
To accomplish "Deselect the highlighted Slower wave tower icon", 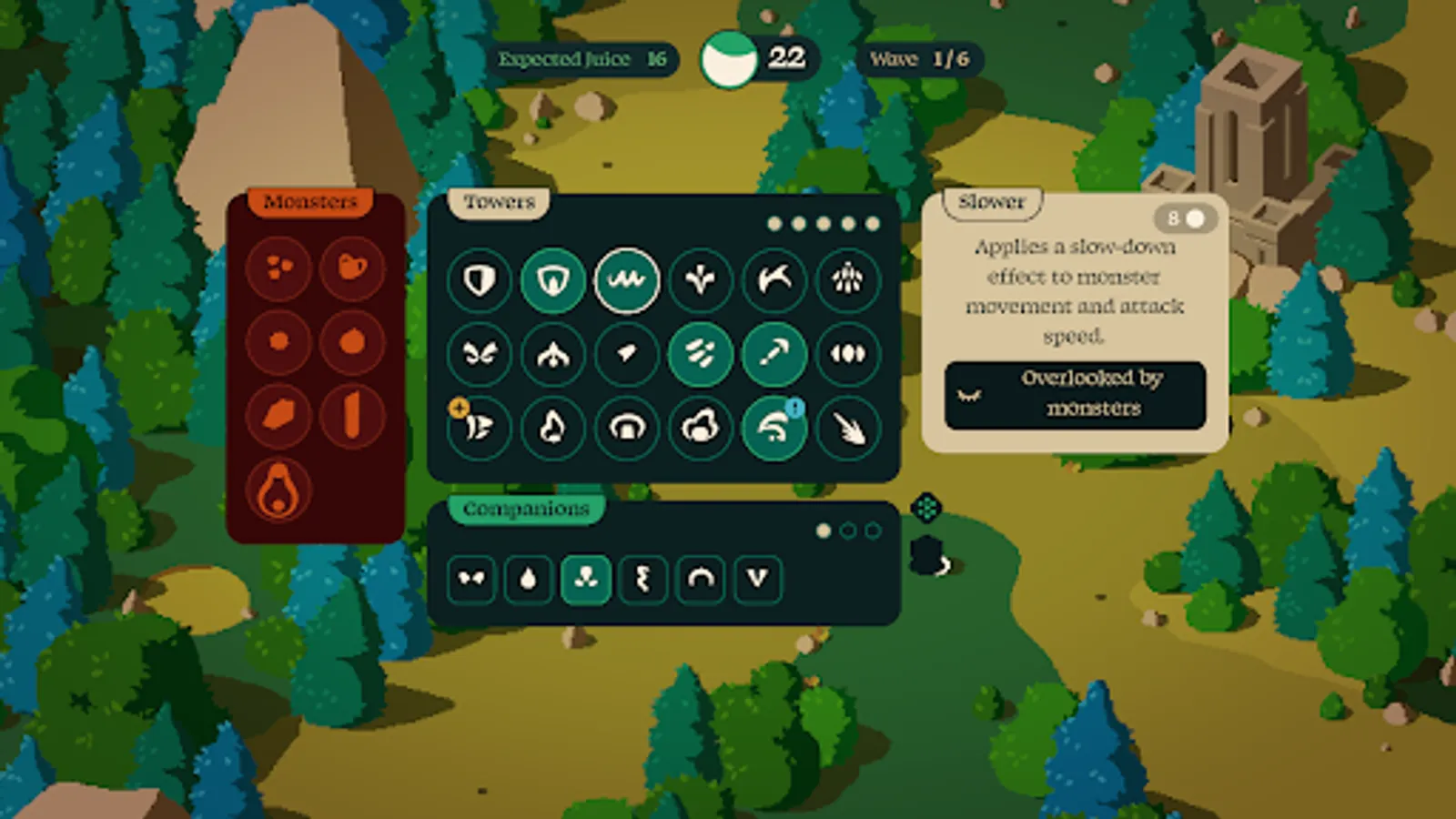I will tap(626, 281).
